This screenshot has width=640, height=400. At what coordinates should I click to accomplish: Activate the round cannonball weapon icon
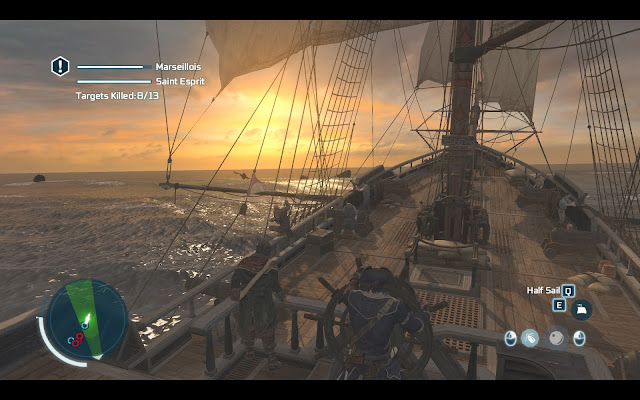coord(555,338)
